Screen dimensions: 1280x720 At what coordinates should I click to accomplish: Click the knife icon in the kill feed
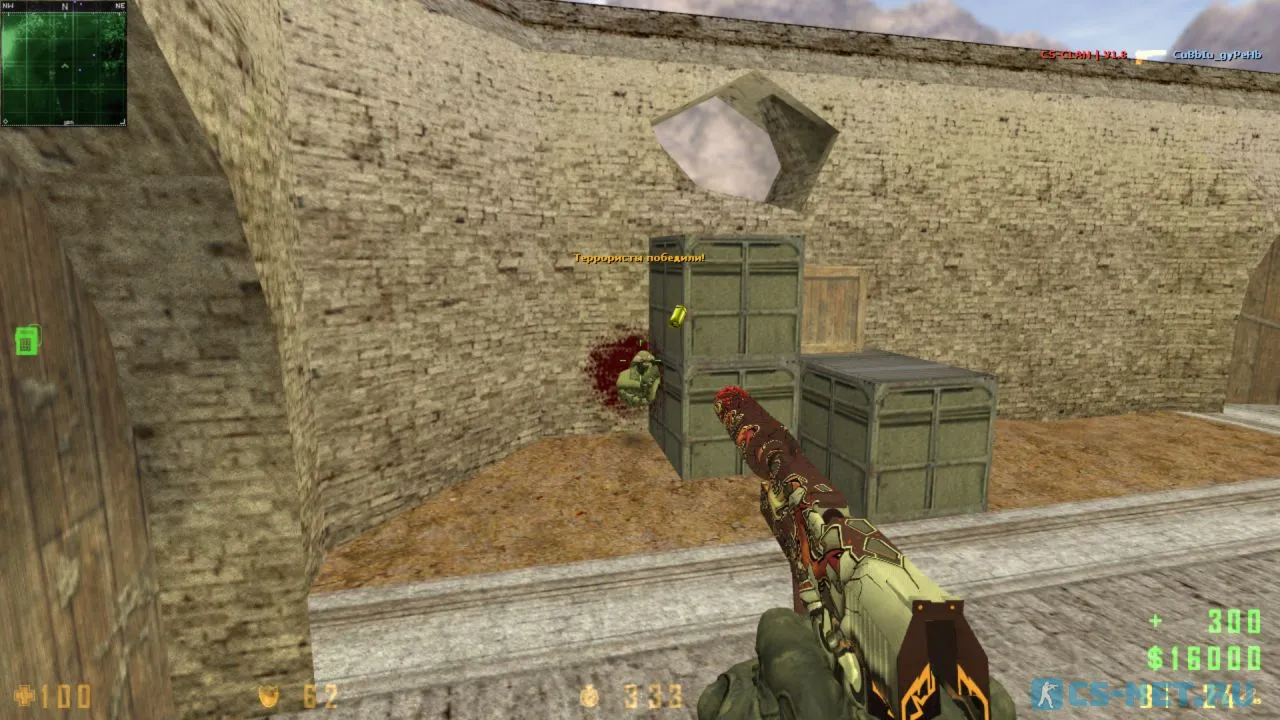[1151, 53]
